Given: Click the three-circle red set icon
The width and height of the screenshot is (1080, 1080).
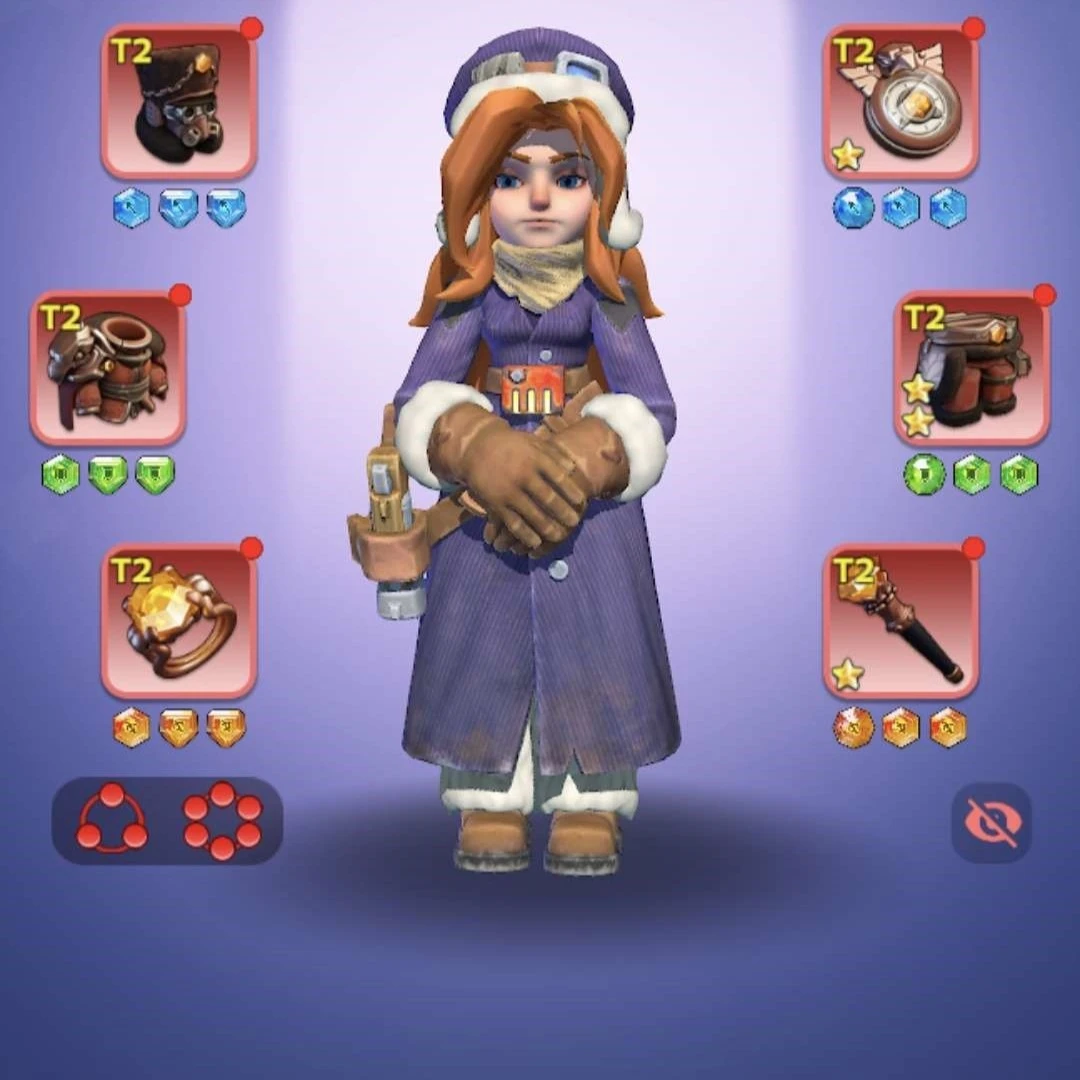Looking at the screenshot, I should tap(112, 821).
